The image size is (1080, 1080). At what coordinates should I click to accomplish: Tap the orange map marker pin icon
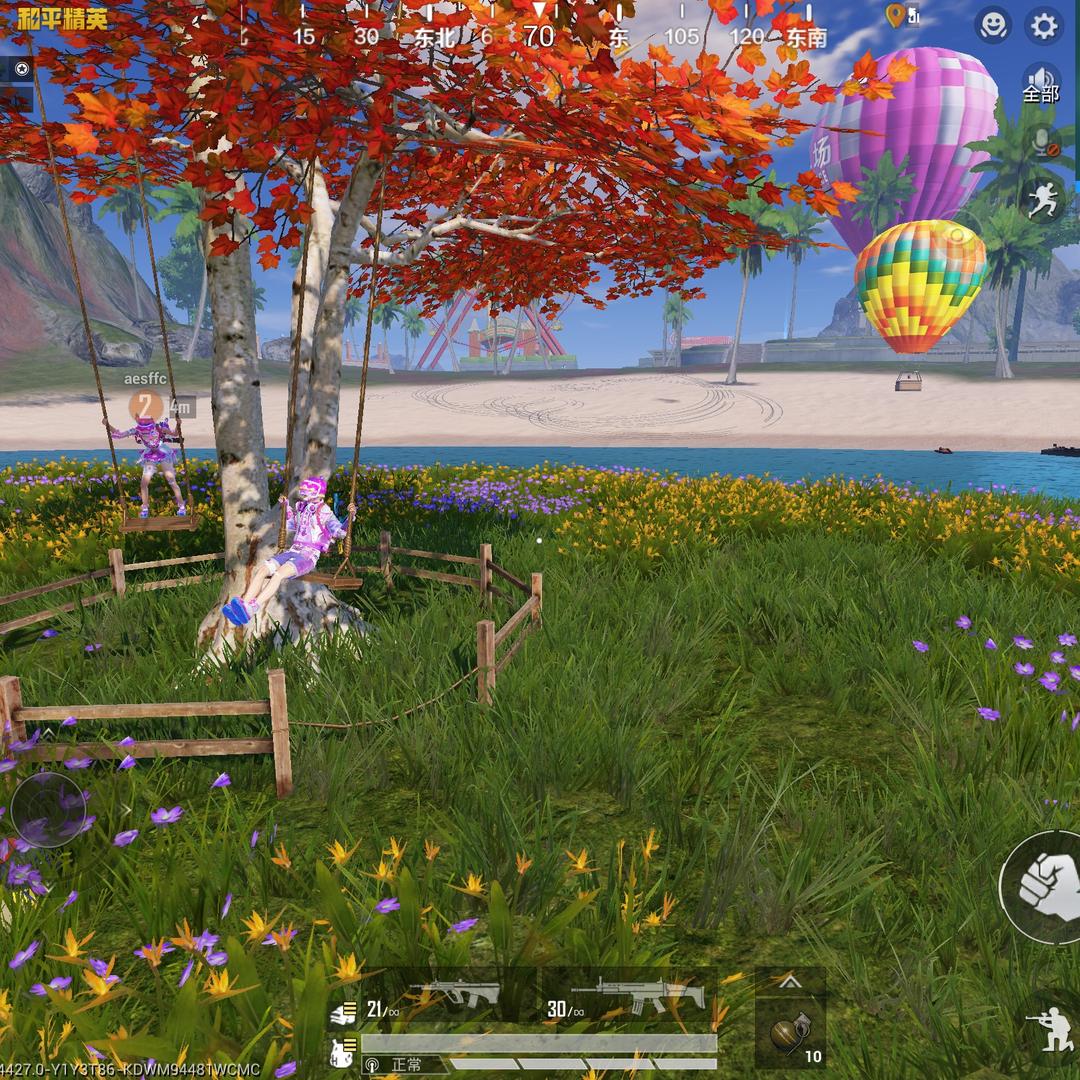point(896,15)
